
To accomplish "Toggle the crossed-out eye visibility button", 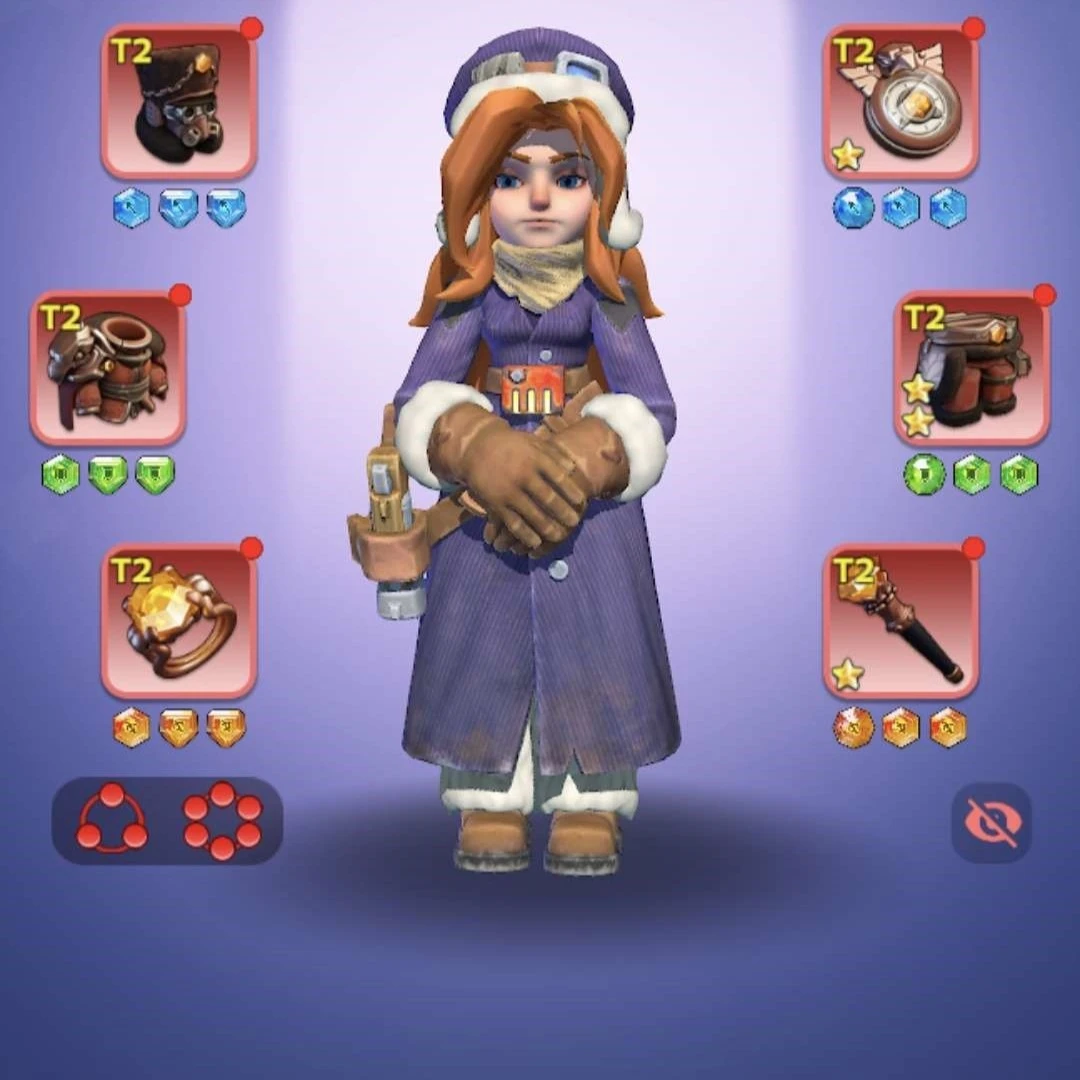I will 991,822.
